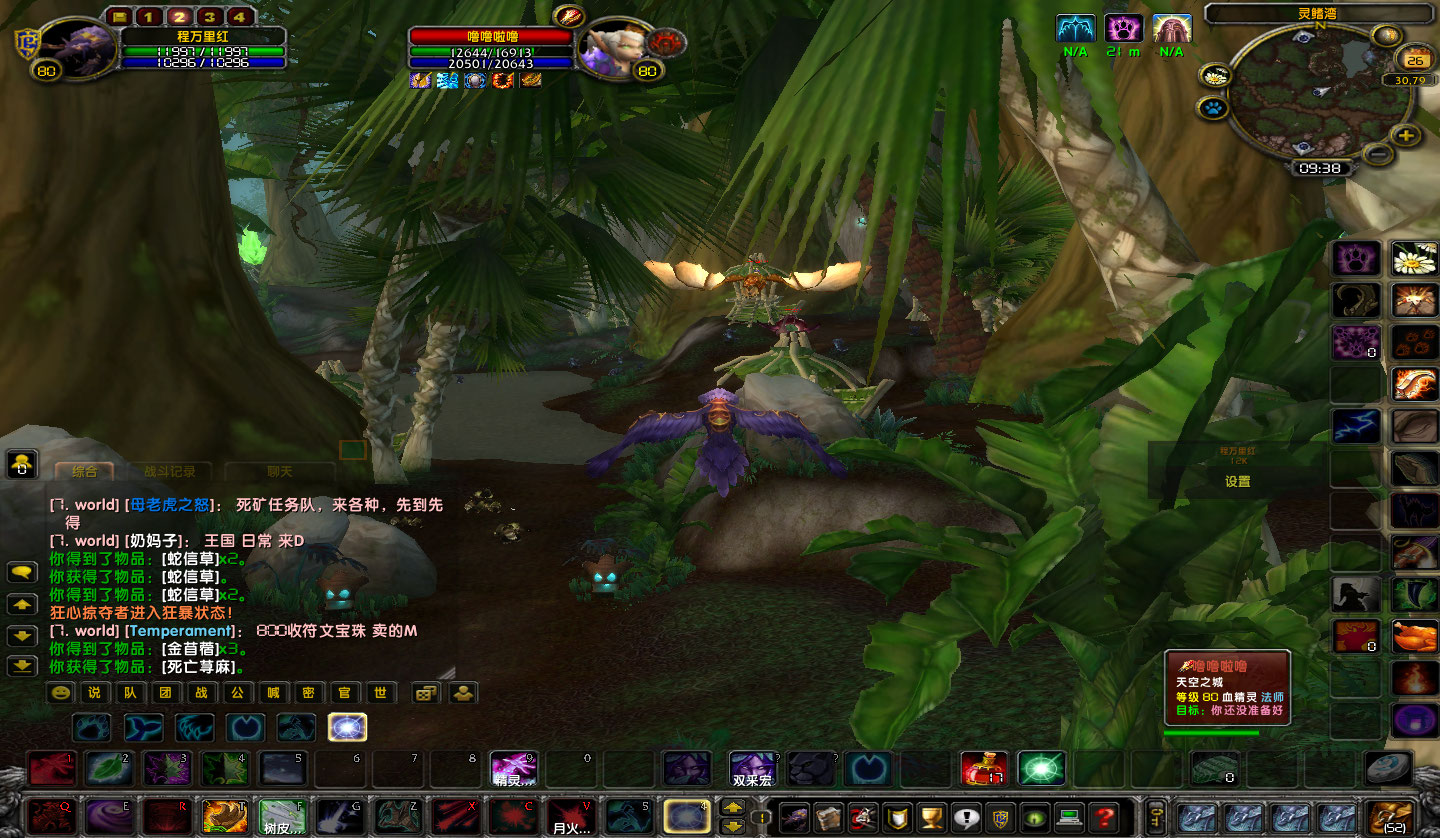
Task: Click the 双采宏 macro button
Action: tap(752, 770)
